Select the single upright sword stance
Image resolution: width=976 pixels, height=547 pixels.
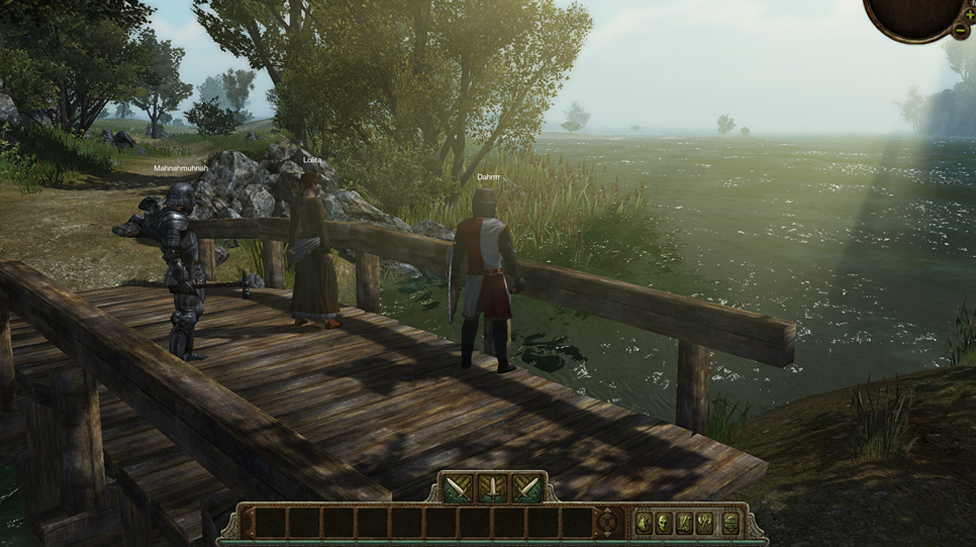(x=492, y=488)
